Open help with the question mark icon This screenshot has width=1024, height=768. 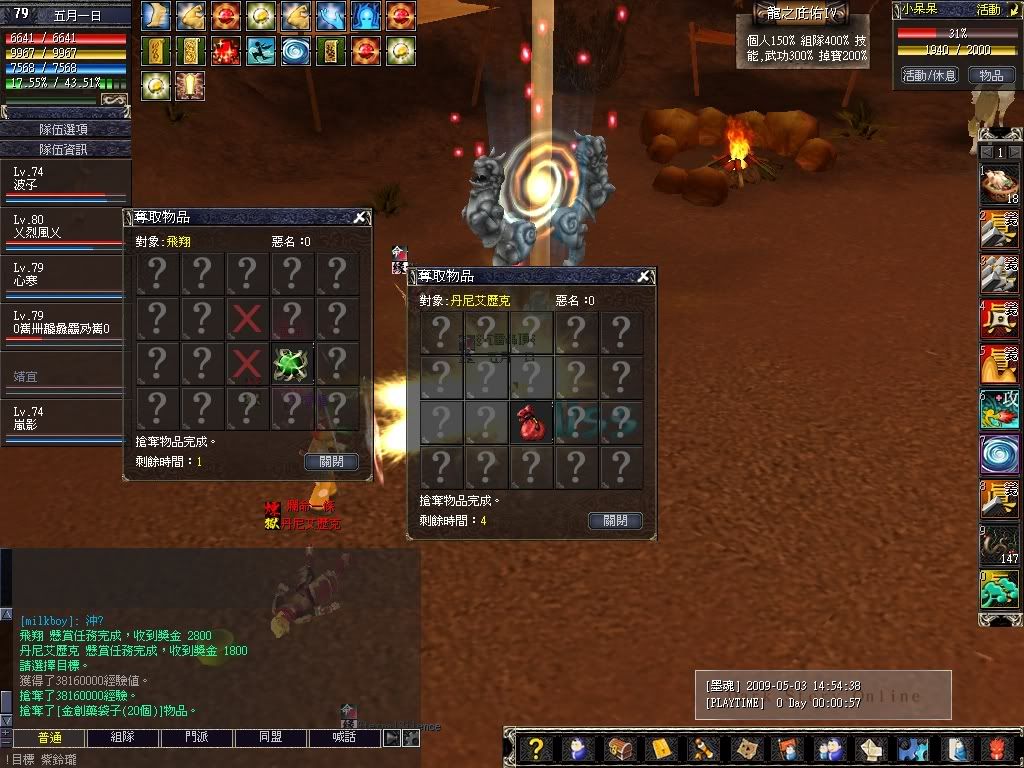536,749
